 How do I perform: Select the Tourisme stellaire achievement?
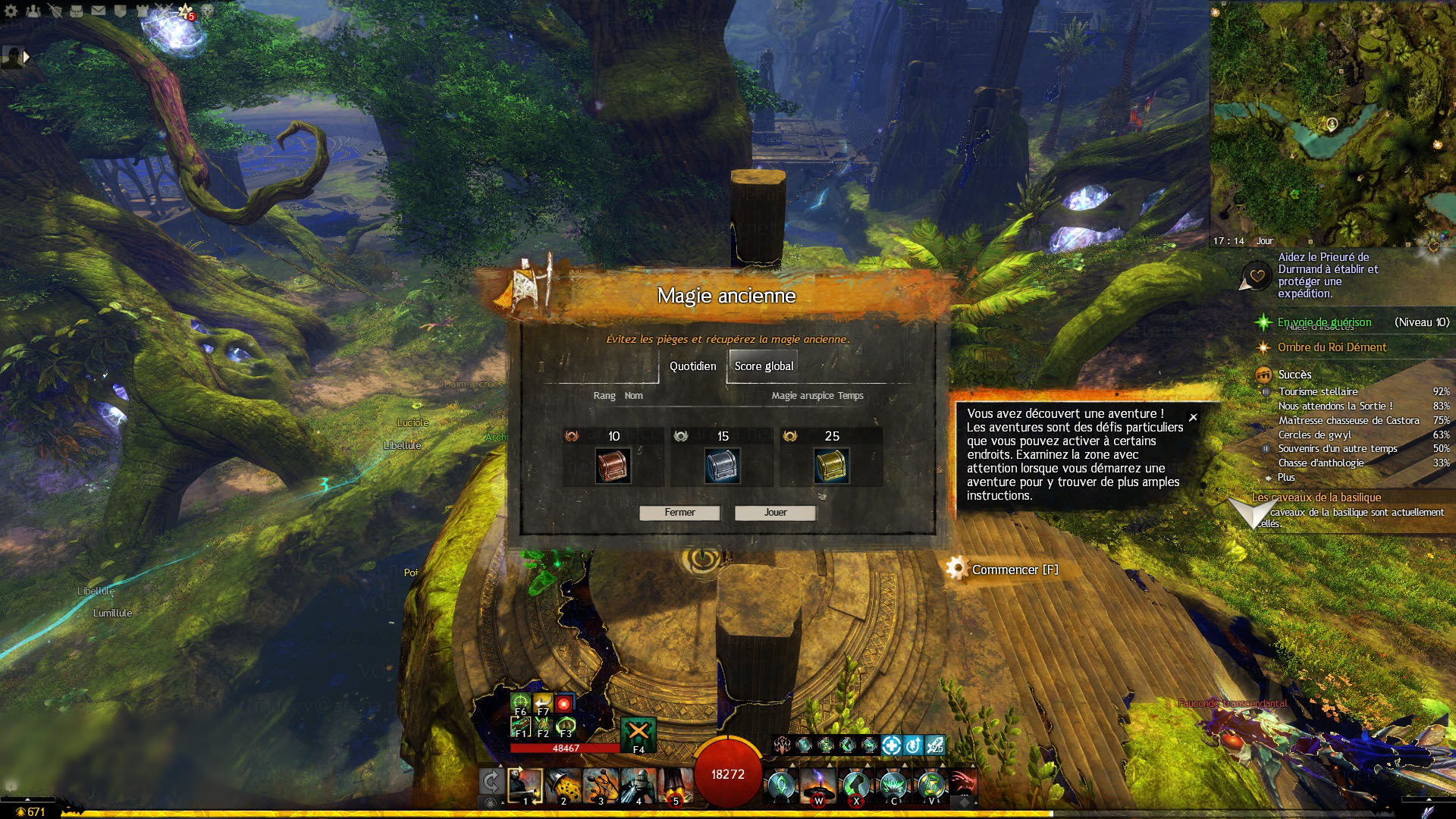tap(1318, 391)
